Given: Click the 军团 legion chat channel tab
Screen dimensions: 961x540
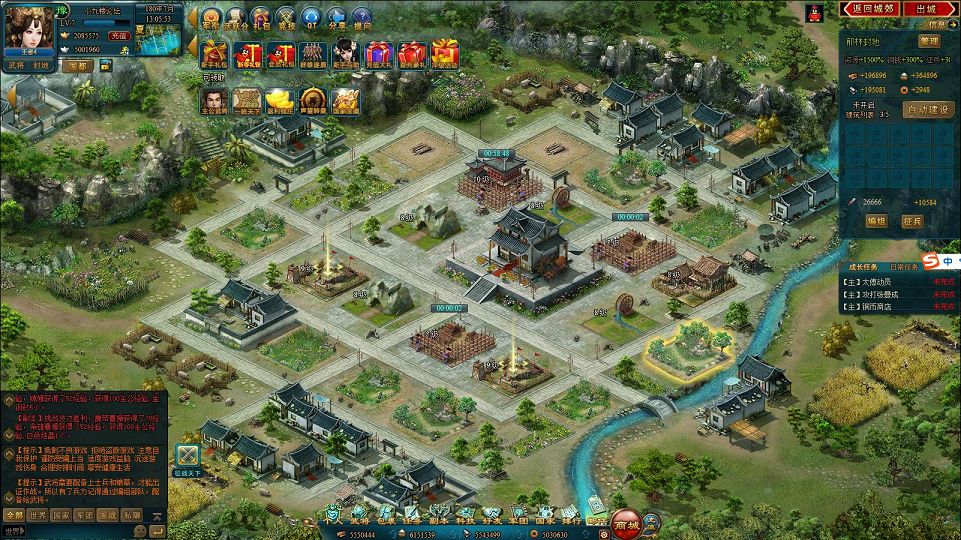Looking at the screenshot, I should [84, 515].
